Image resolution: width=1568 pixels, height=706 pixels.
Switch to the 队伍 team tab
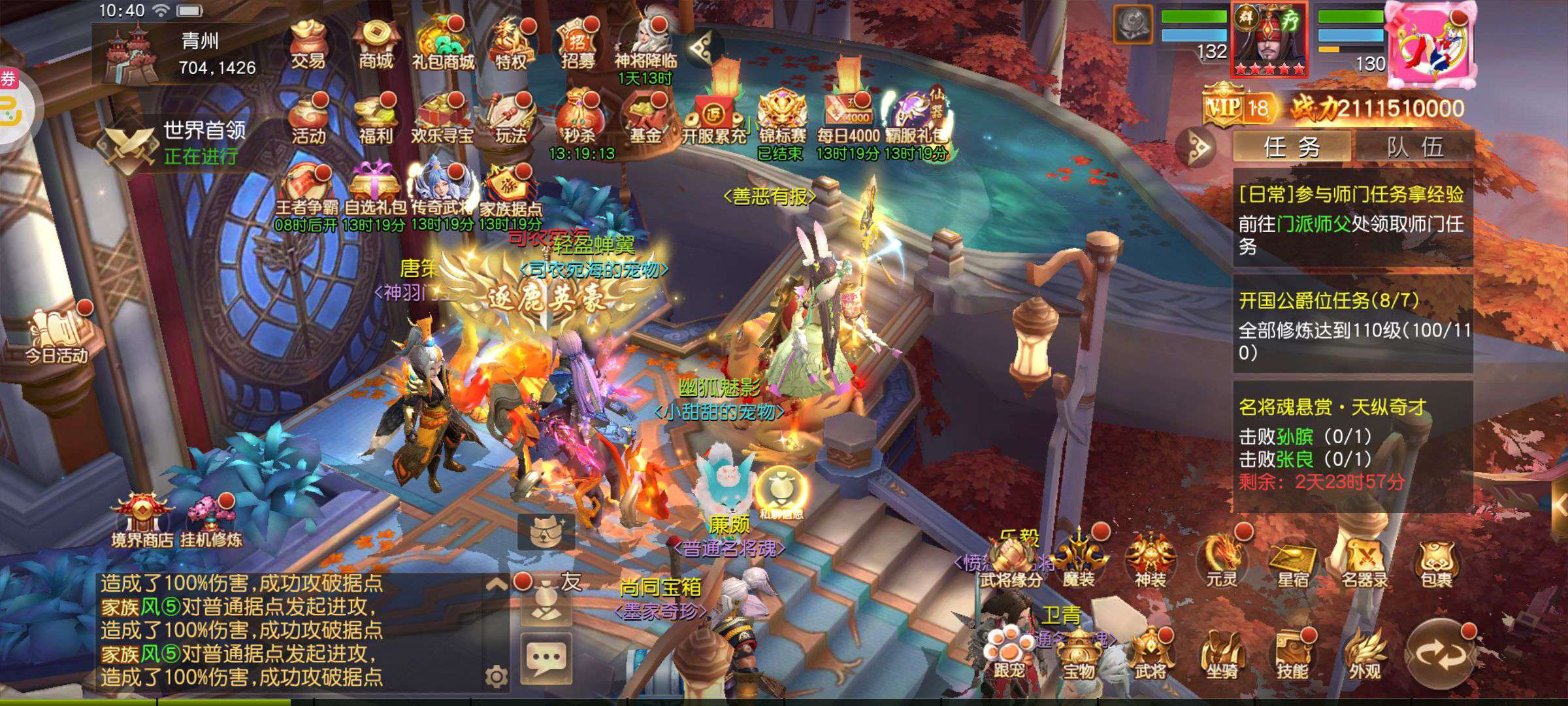[1414, 147]
